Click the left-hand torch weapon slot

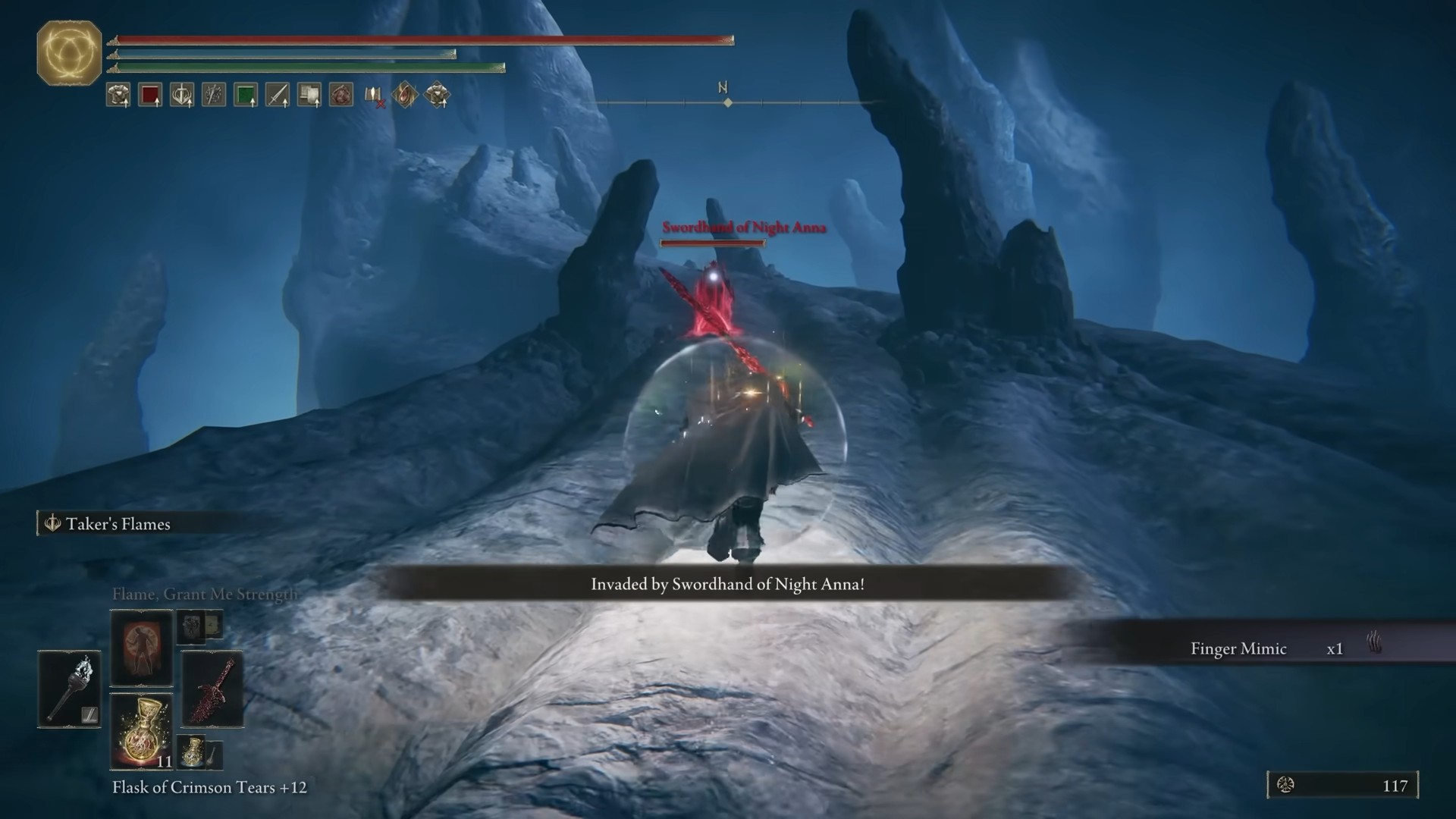pos(69,689)
